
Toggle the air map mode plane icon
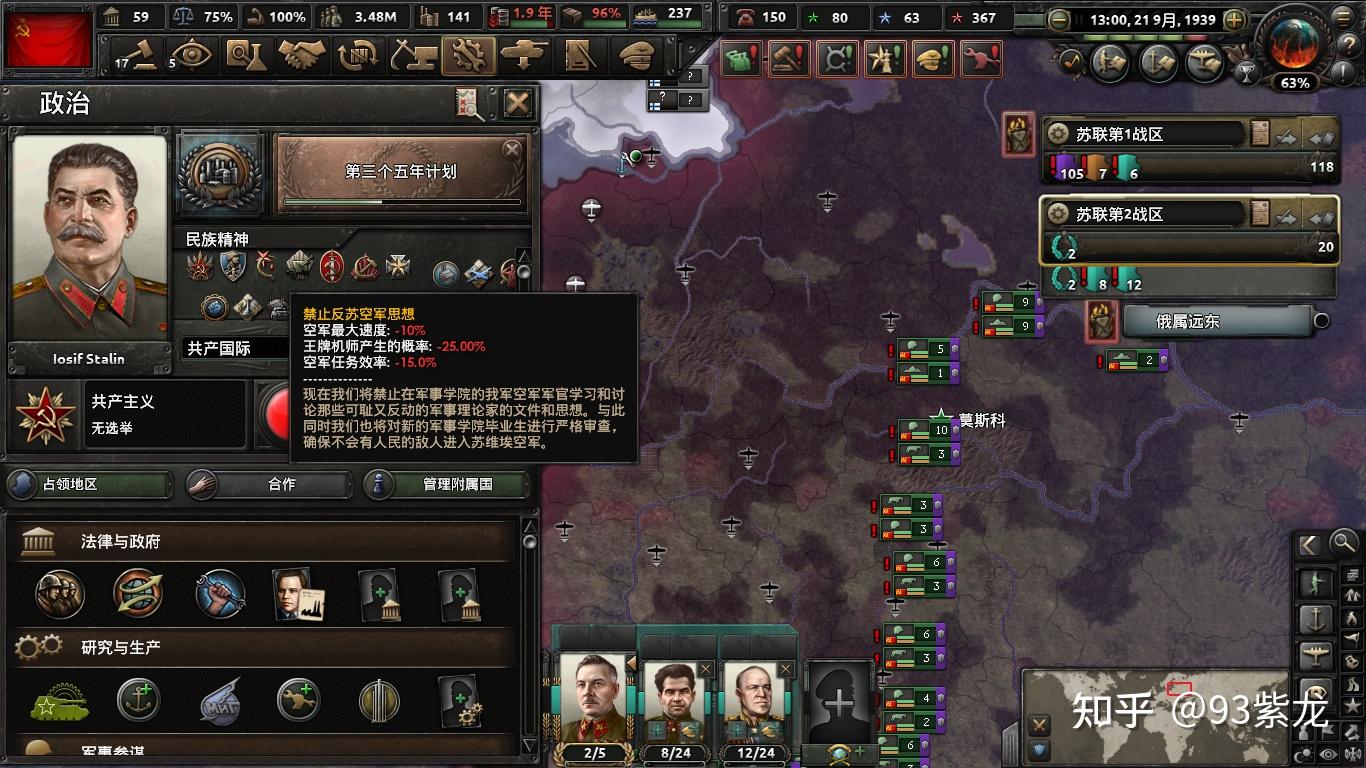point(1316,655)
